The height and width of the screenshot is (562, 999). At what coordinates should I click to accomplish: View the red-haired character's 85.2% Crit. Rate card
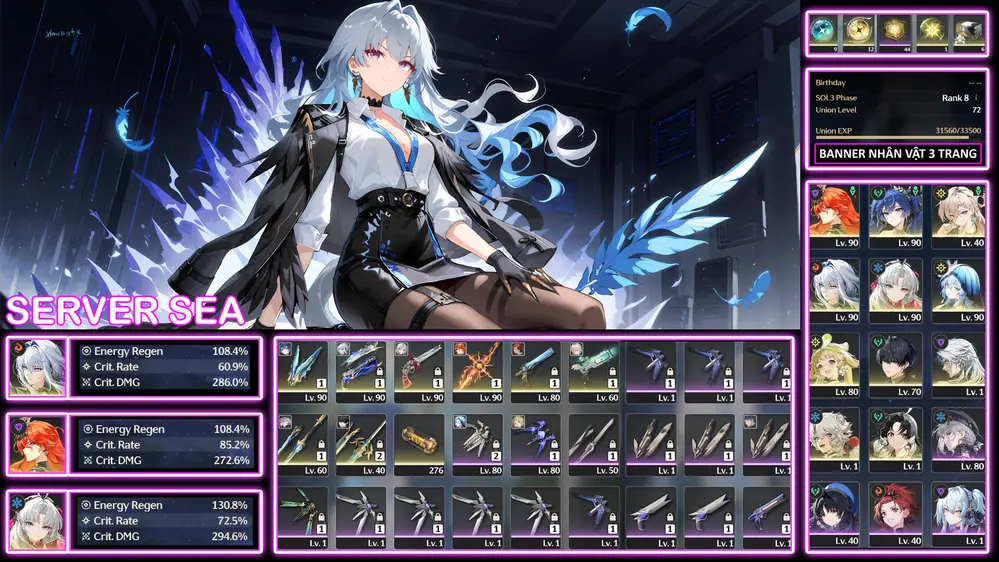[x=165, y=444]
